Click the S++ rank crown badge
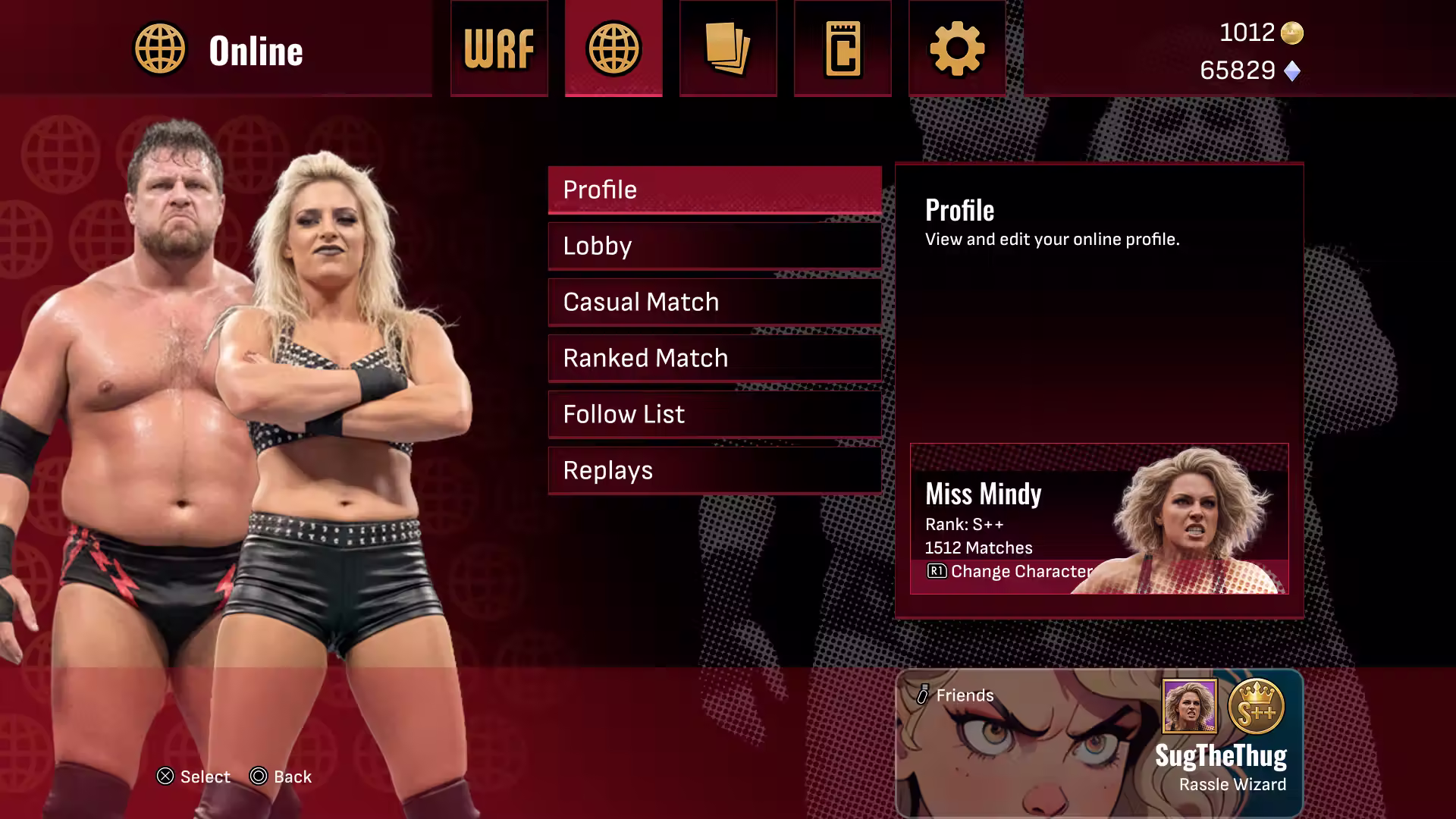This screenshot has width=1456, height=819. coord(1256,707)
